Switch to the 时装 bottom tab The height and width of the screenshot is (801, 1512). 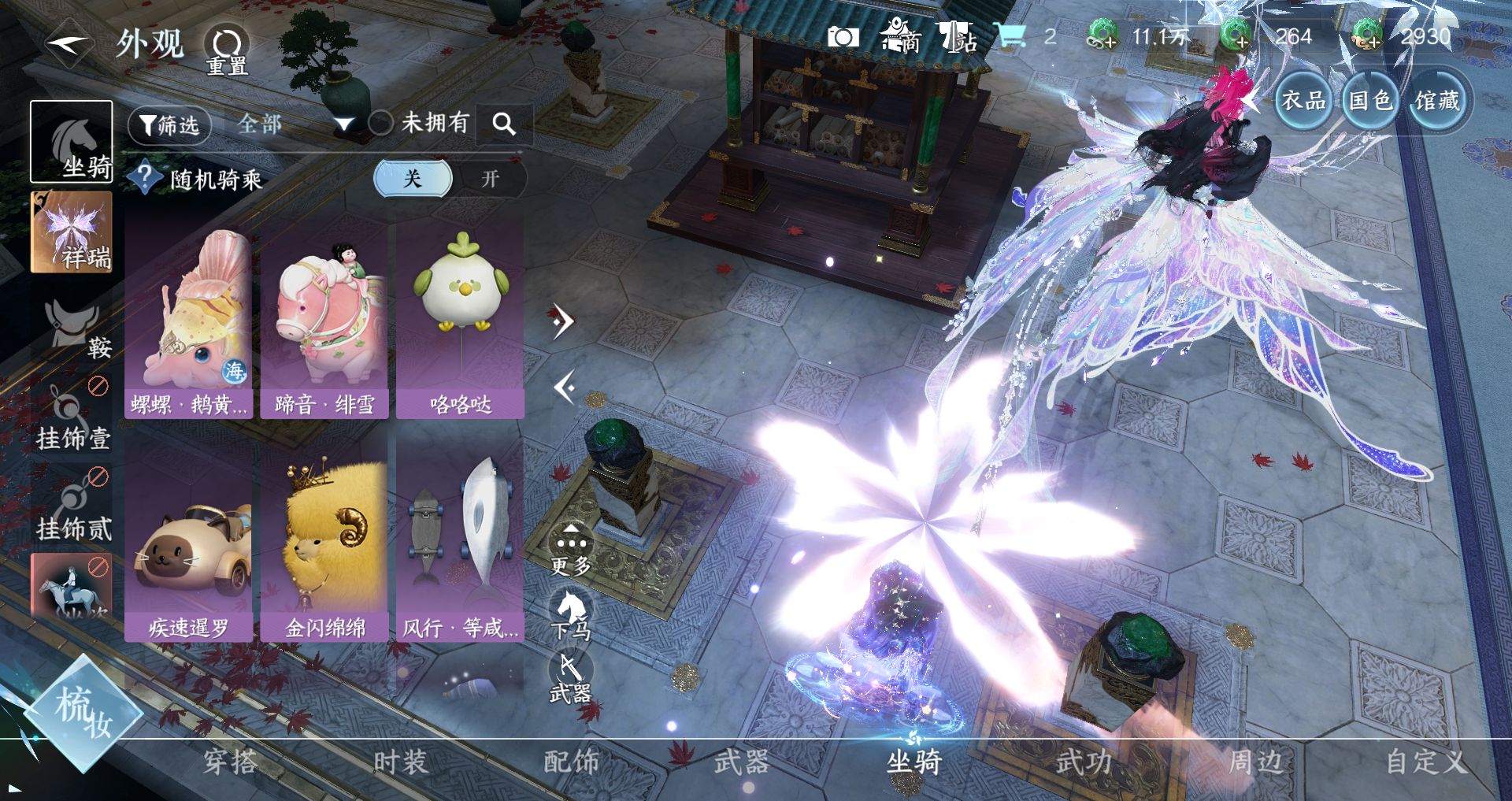400,762
